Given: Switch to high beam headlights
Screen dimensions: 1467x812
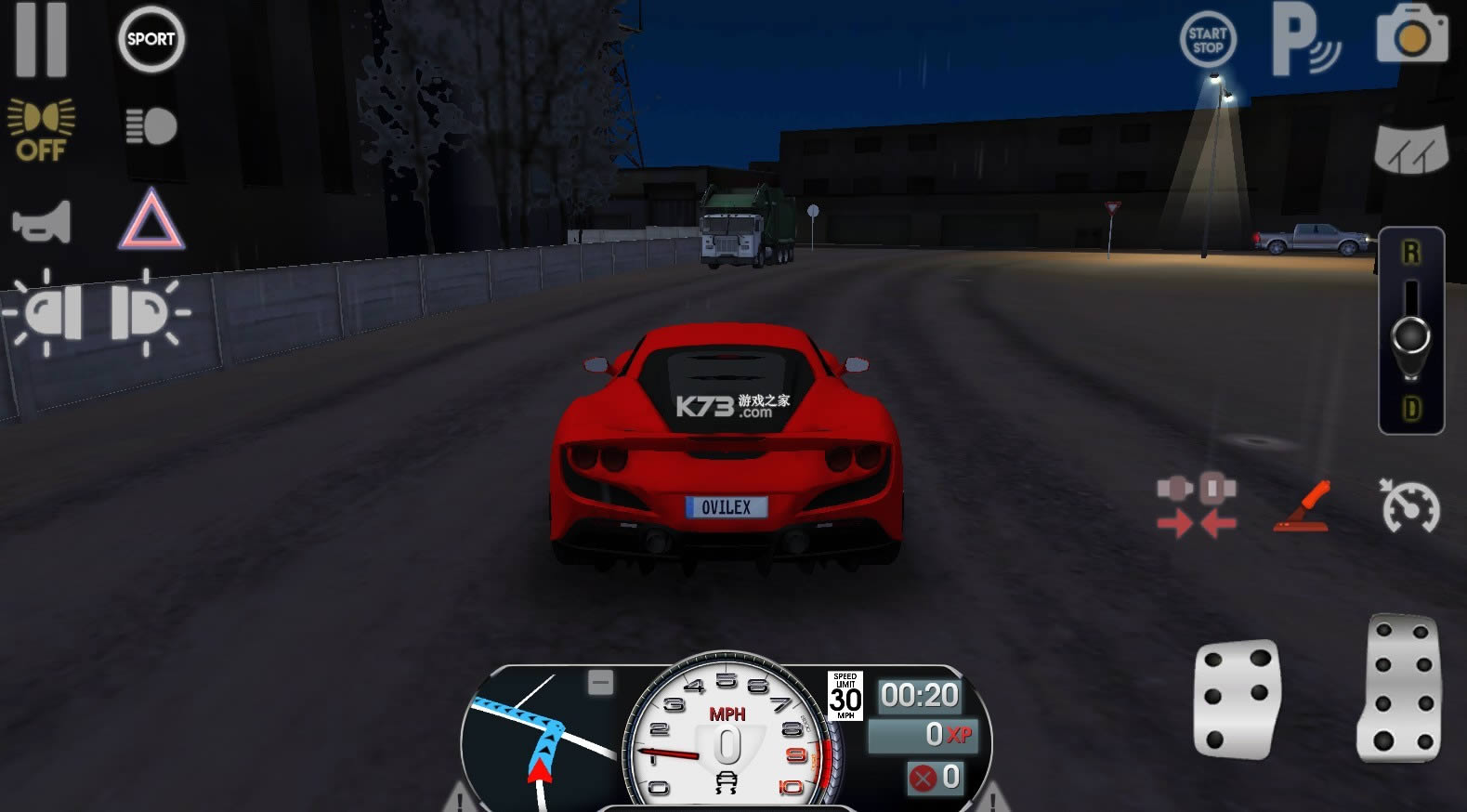Looking at the screenshot, I should click(151, 127).
